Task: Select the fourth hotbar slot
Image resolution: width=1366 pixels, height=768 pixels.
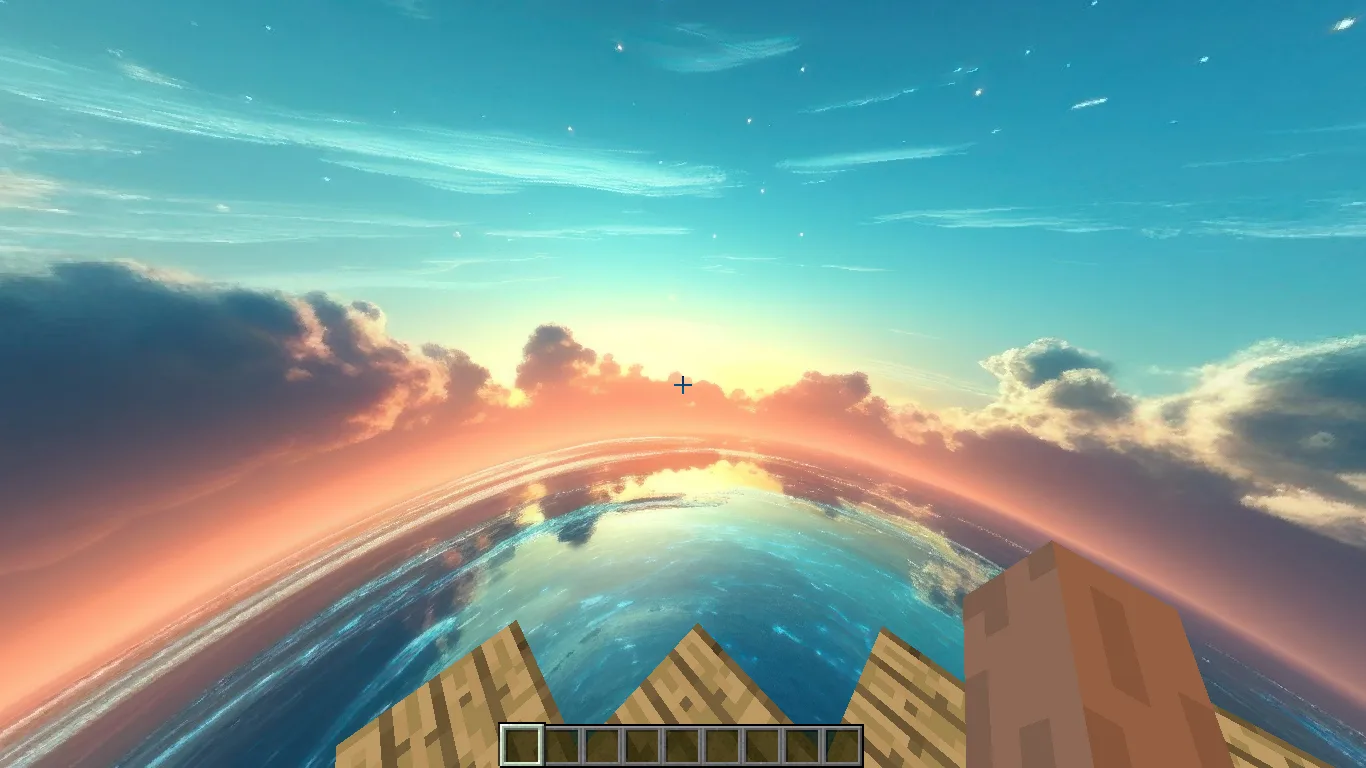Action: [642, 745]
